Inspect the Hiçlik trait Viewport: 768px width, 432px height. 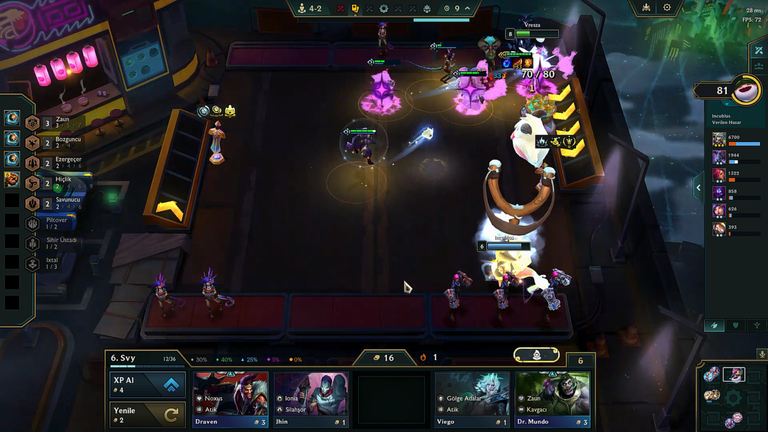[x=50, y=181]
